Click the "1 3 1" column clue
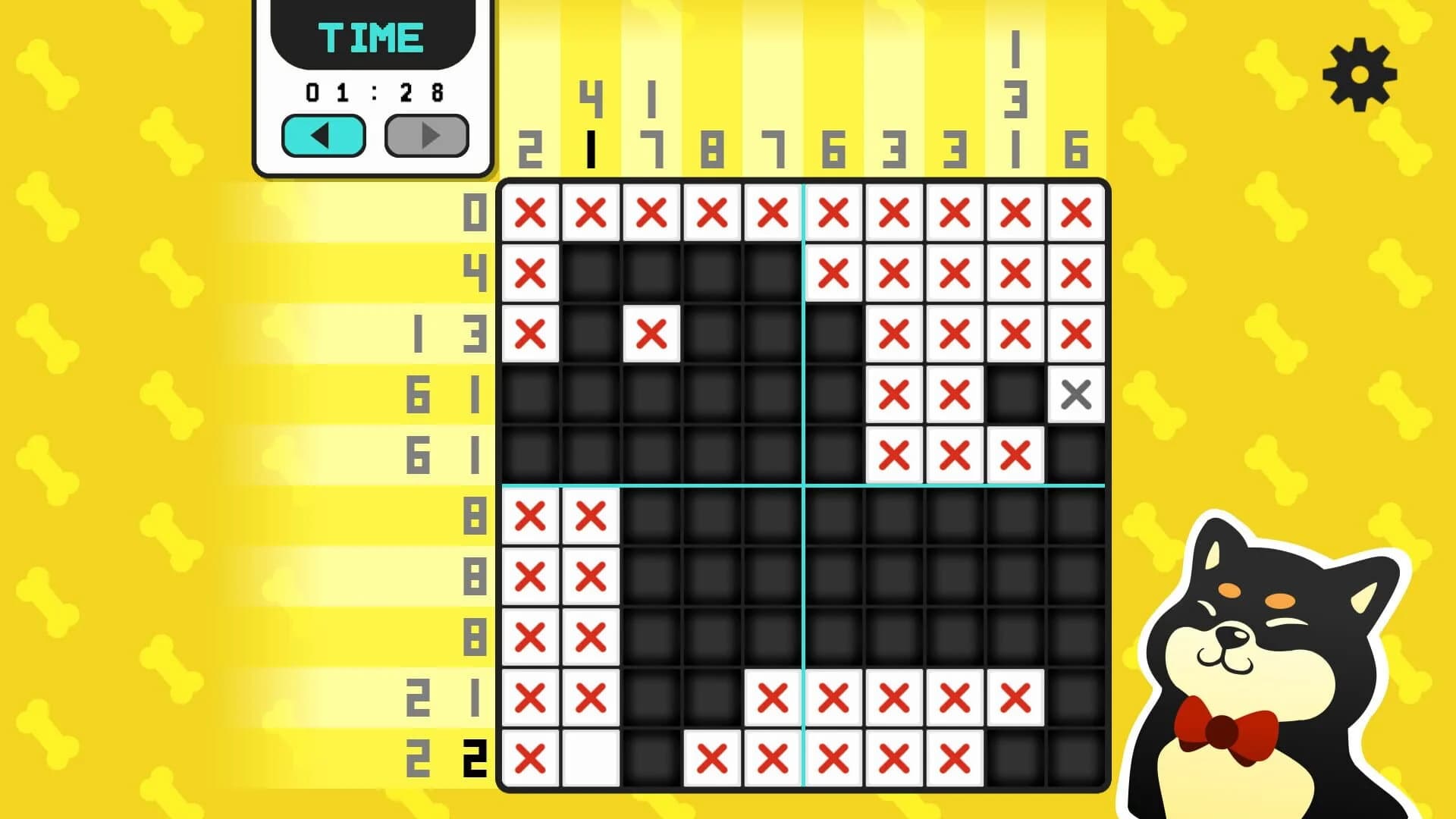 [x=1016, y=99]
